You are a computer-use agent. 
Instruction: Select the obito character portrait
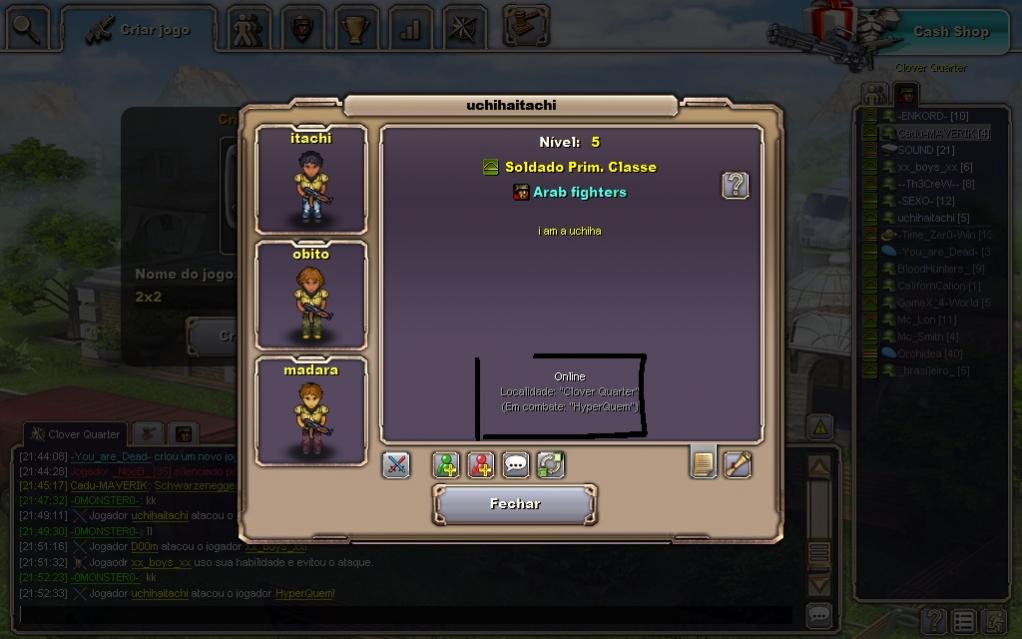click(x=311, y=296)
